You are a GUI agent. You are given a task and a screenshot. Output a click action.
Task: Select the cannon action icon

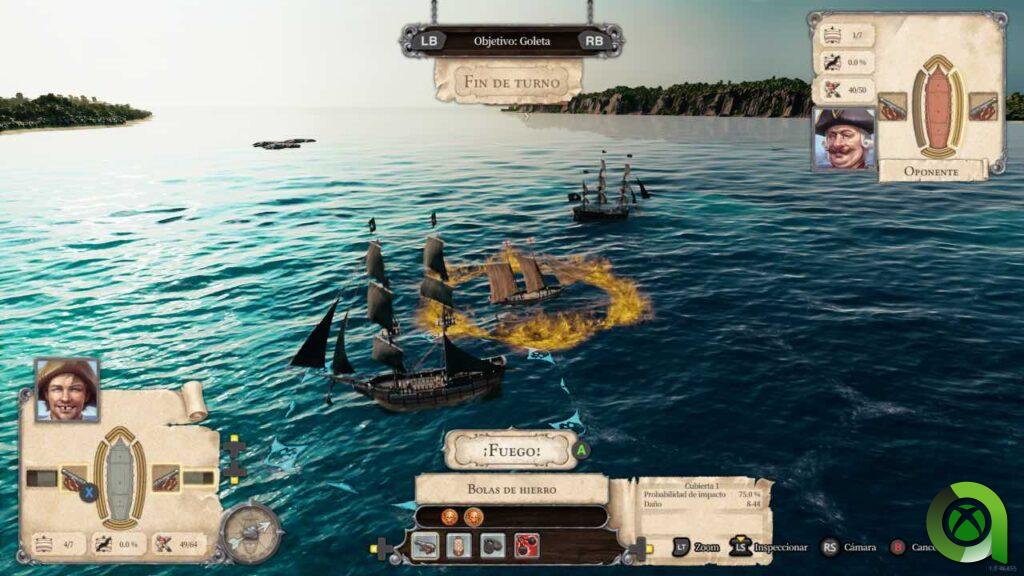(424, 546)
